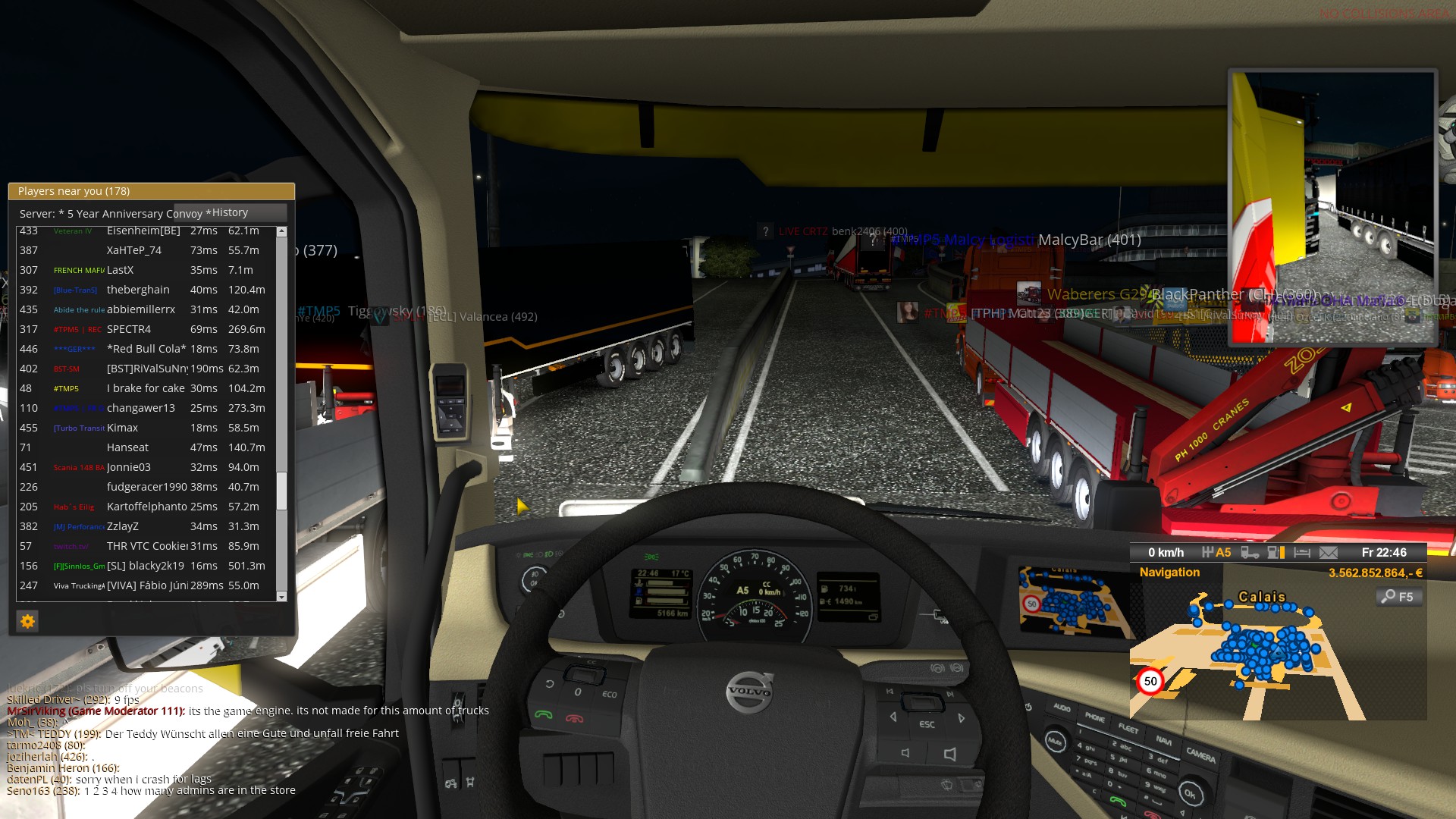The image size is (1456, 819).
Task: Click the player list scroll-up arrow
Action: click(x=281, y=231)
